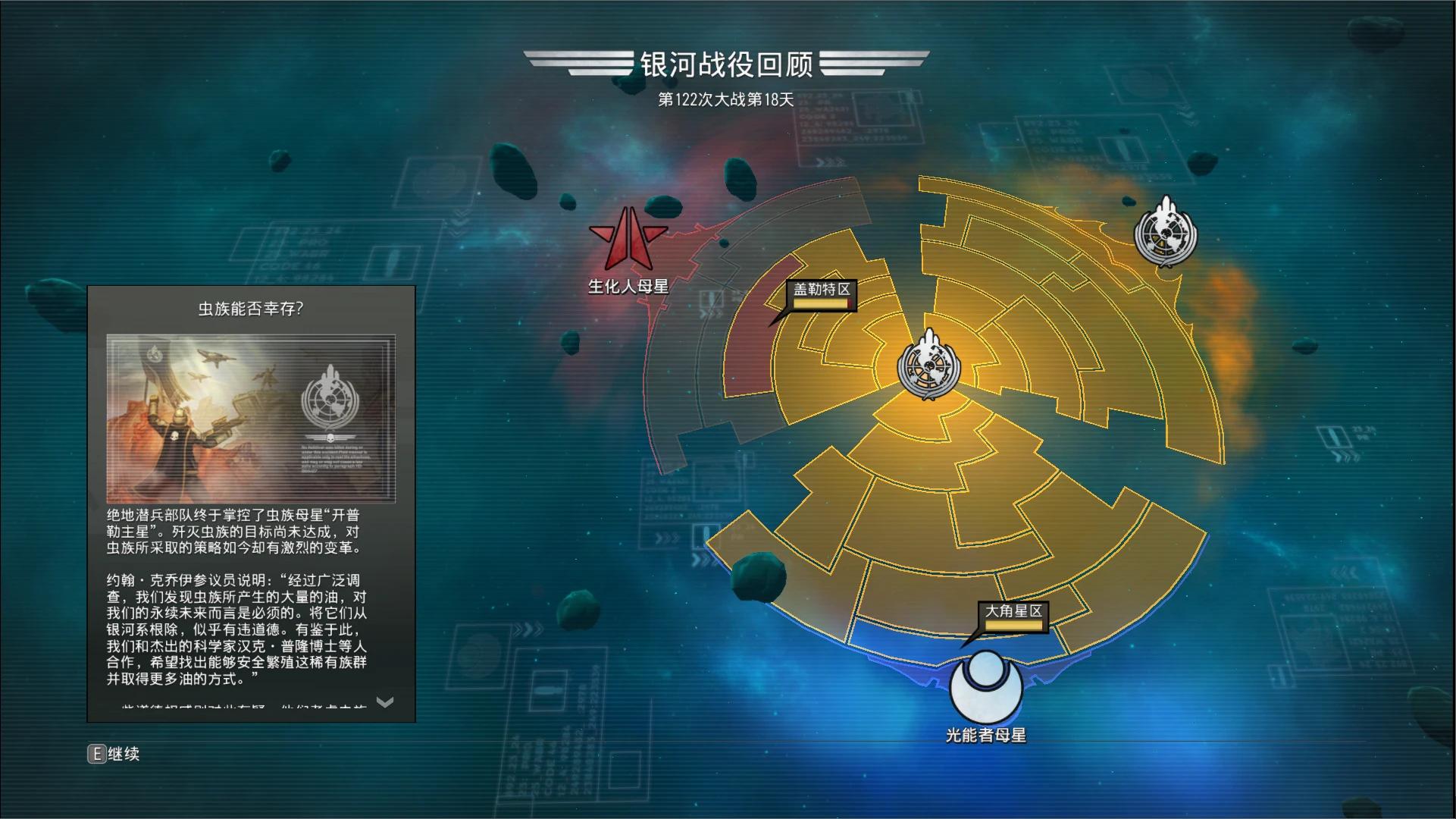The height and width of the screenshot is (819, 1456).
Task: Select the 大角星区 sector label
Action: tap(1013, 611)
